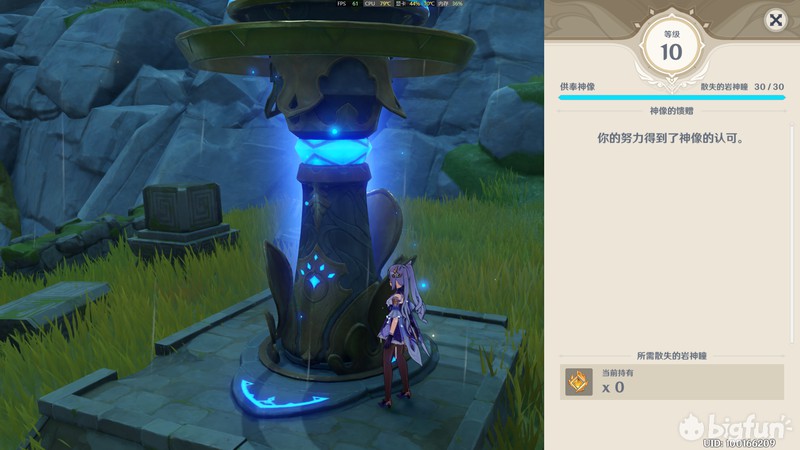800x450 pixels.
Task: Select the lost Geoculus item icon
Action: pyautogui.click(x=579, y=381)
